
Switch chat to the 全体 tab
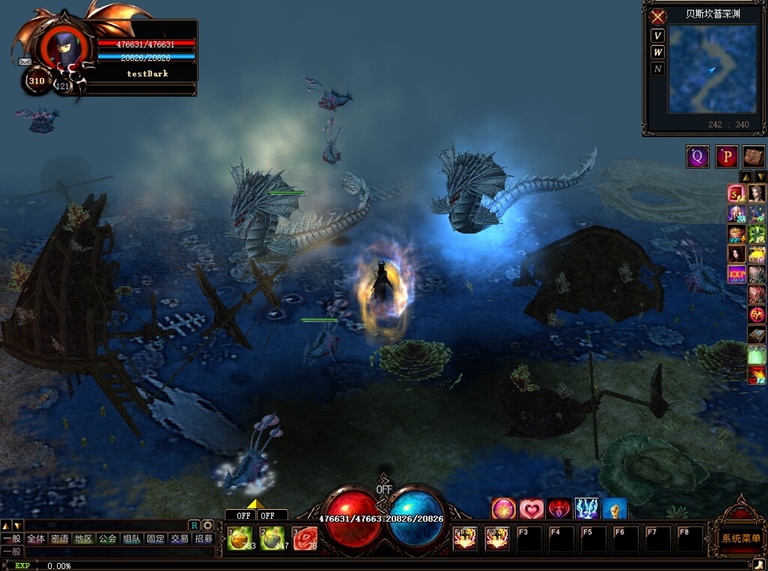(x=36, y=538)
